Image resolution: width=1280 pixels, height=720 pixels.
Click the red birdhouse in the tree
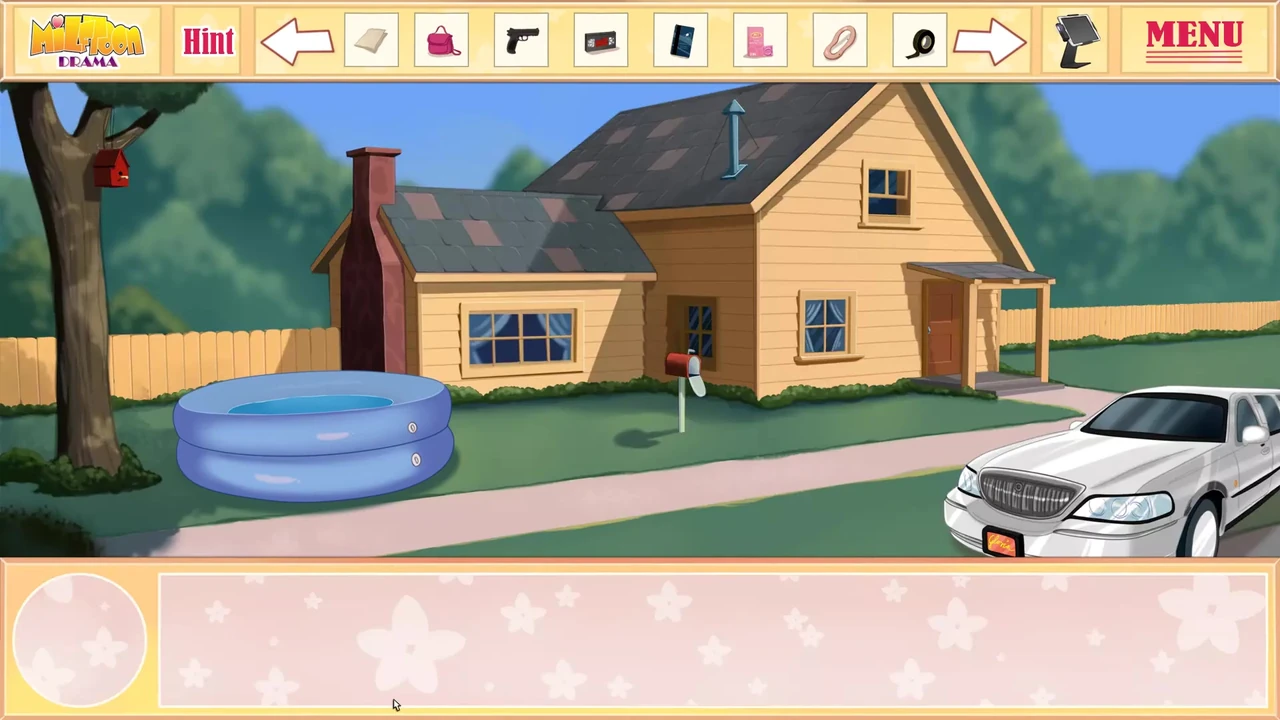click(113, 170)
